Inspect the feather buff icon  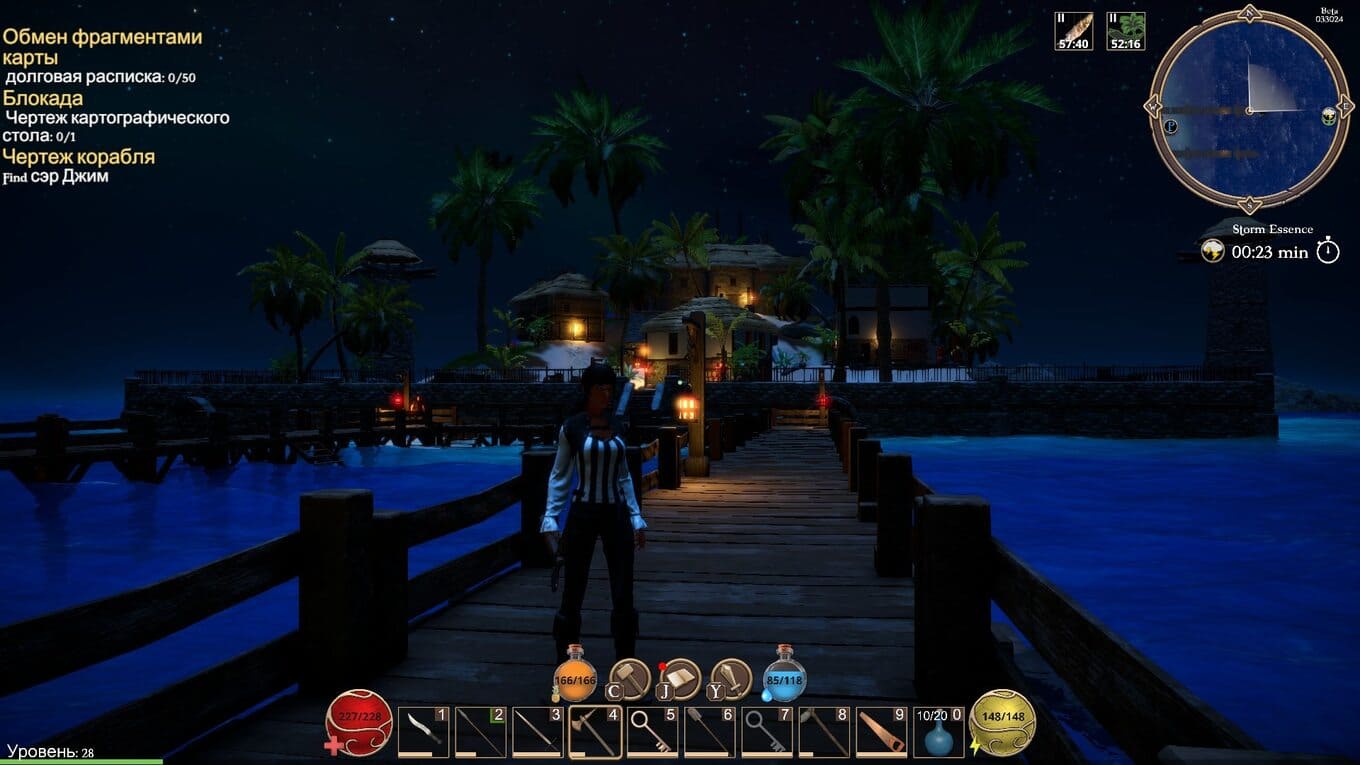click(1074, 31)
